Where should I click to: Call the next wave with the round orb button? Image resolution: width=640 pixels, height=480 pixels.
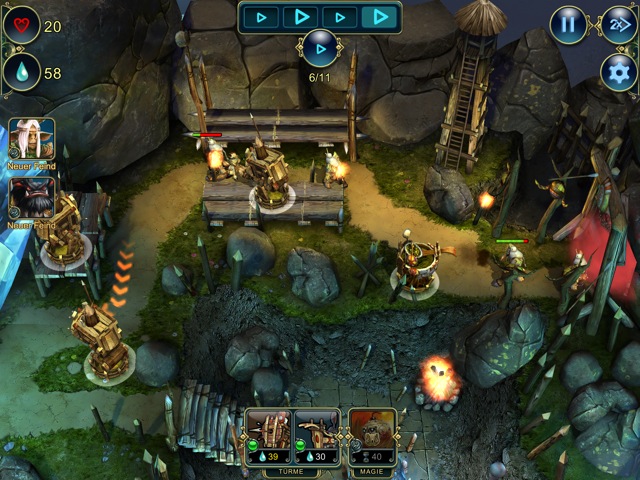[x=320, y=48]
